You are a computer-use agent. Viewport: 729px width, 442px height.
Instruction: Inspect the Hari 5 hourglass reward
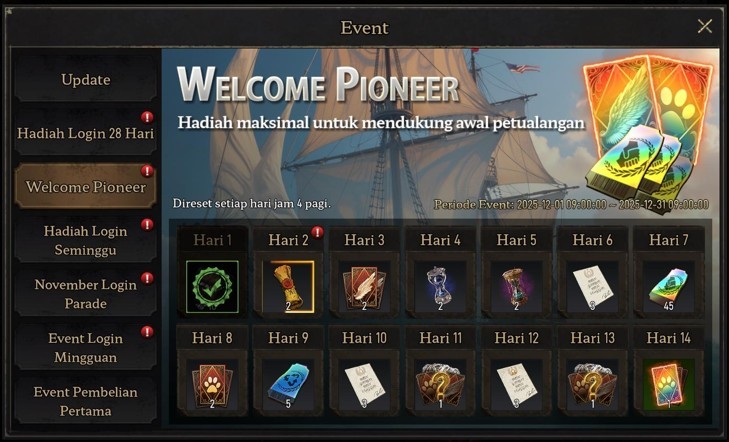point(517,286)
